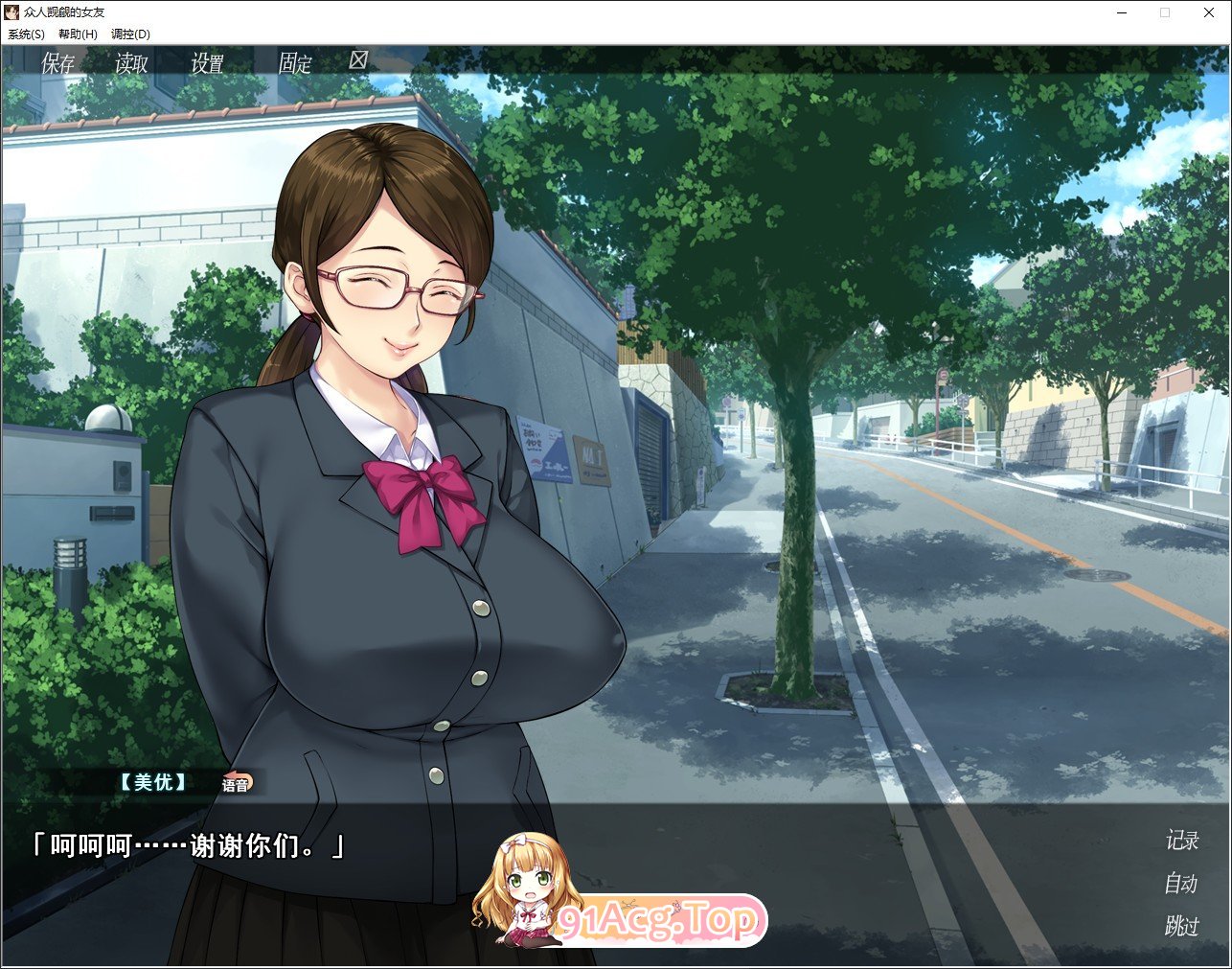Open the 设置 (Settings) screen
This screenshot has width=1232, height=969.
[207, 63]
